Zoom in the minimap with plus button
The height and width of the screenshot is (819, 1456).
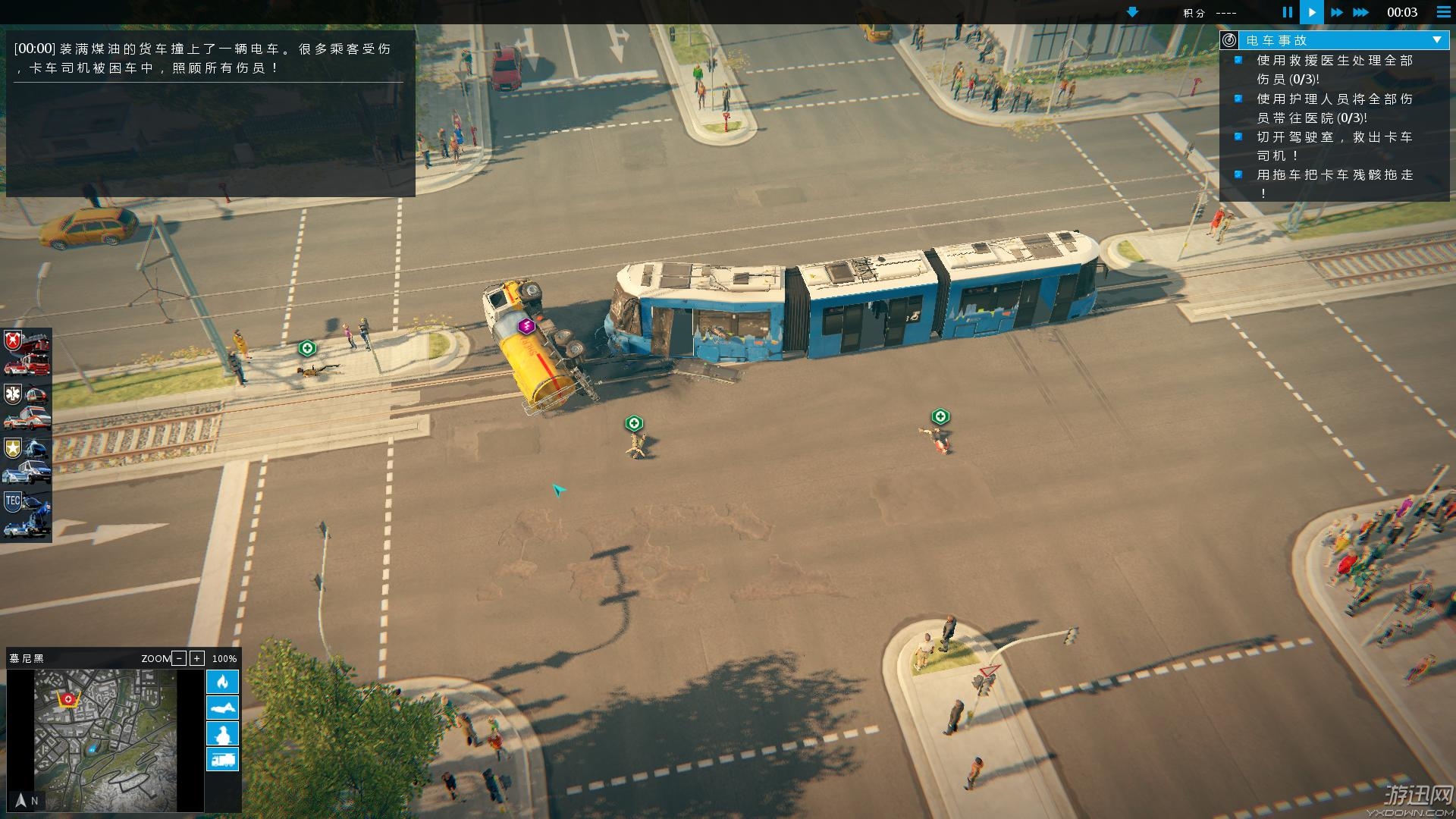coord(197,658)
